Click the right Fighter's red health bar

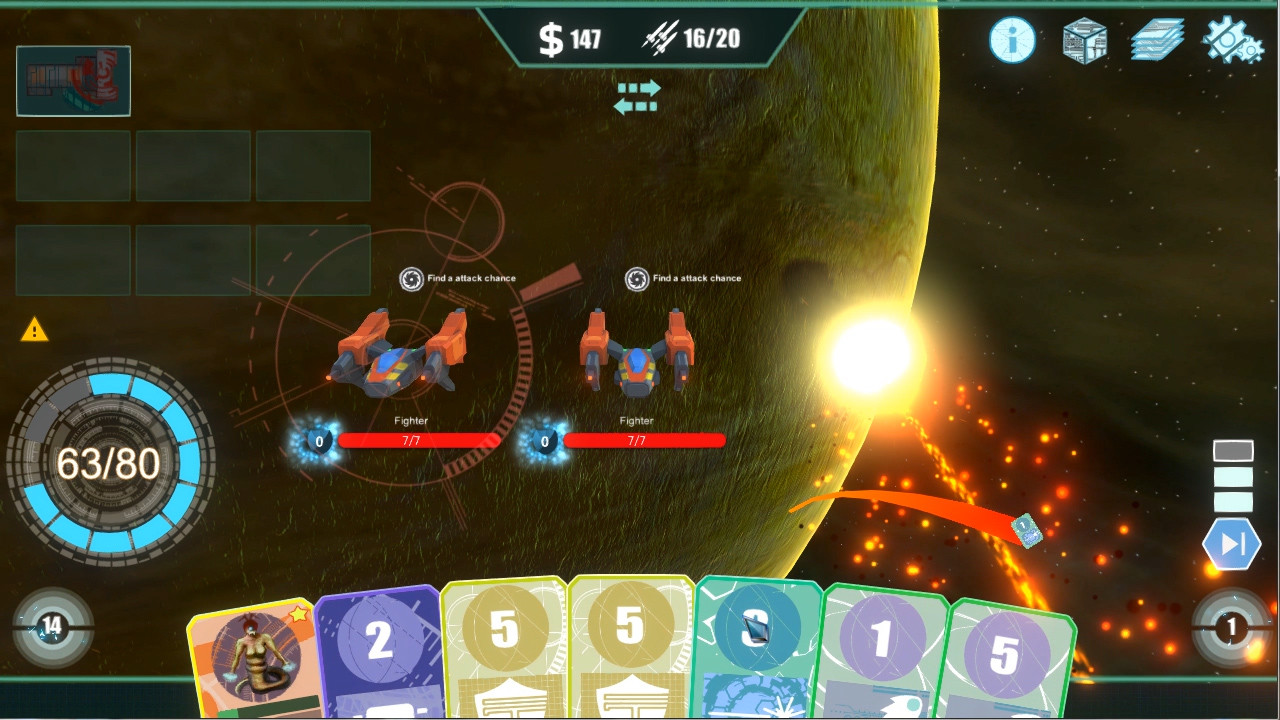[x=643, y=441]
